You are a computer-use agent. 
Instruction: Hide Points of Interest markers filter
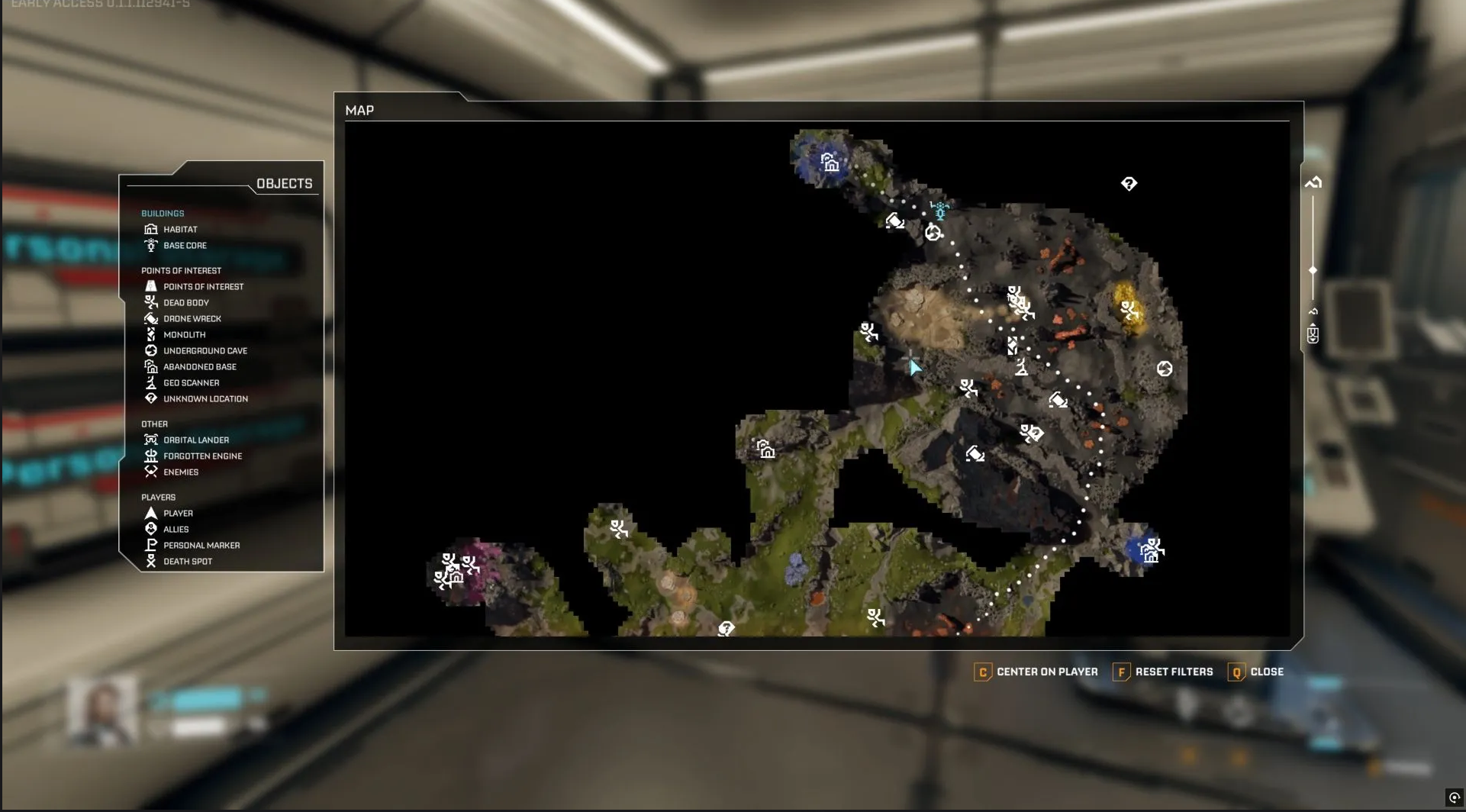202,287
